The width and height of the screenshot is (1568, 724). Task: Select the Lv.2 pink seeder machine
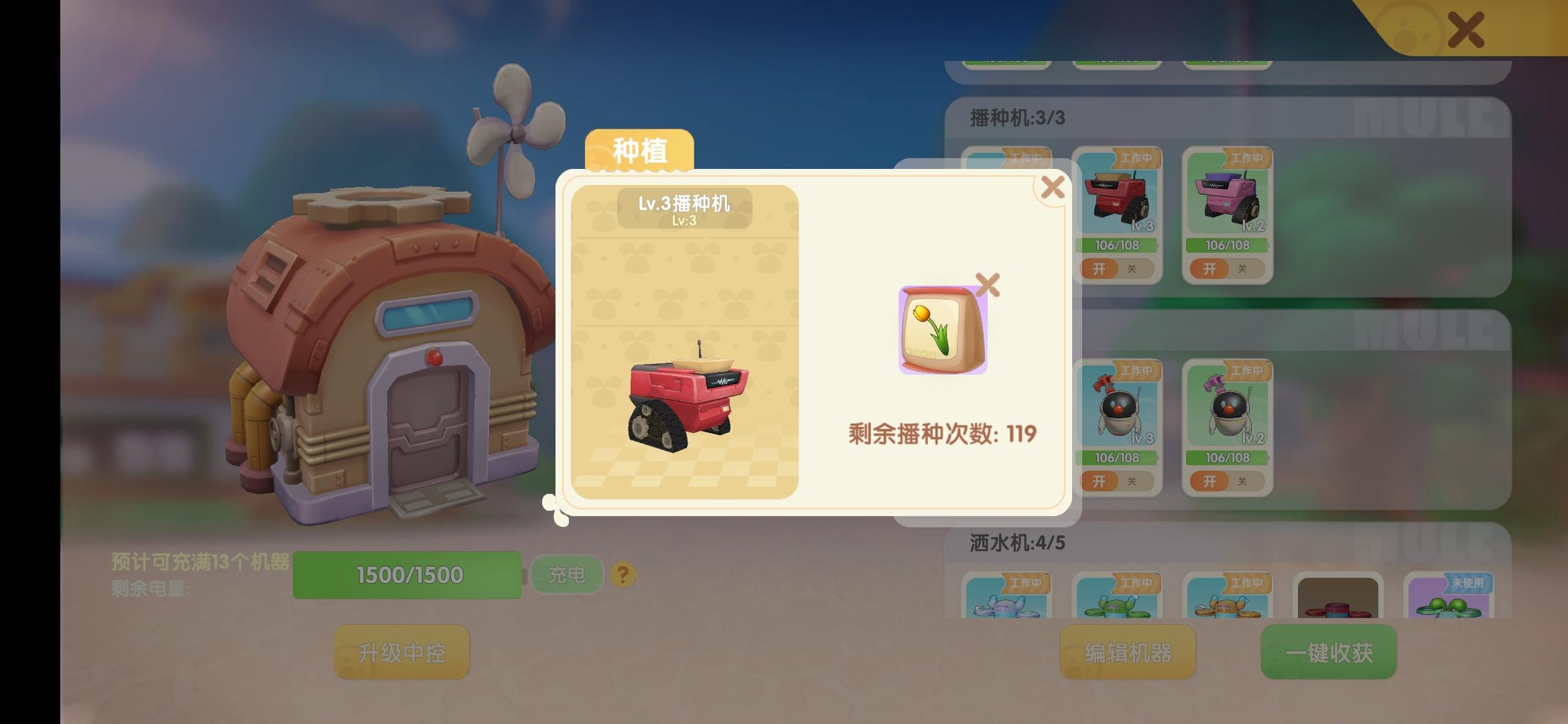point(1226,198)
